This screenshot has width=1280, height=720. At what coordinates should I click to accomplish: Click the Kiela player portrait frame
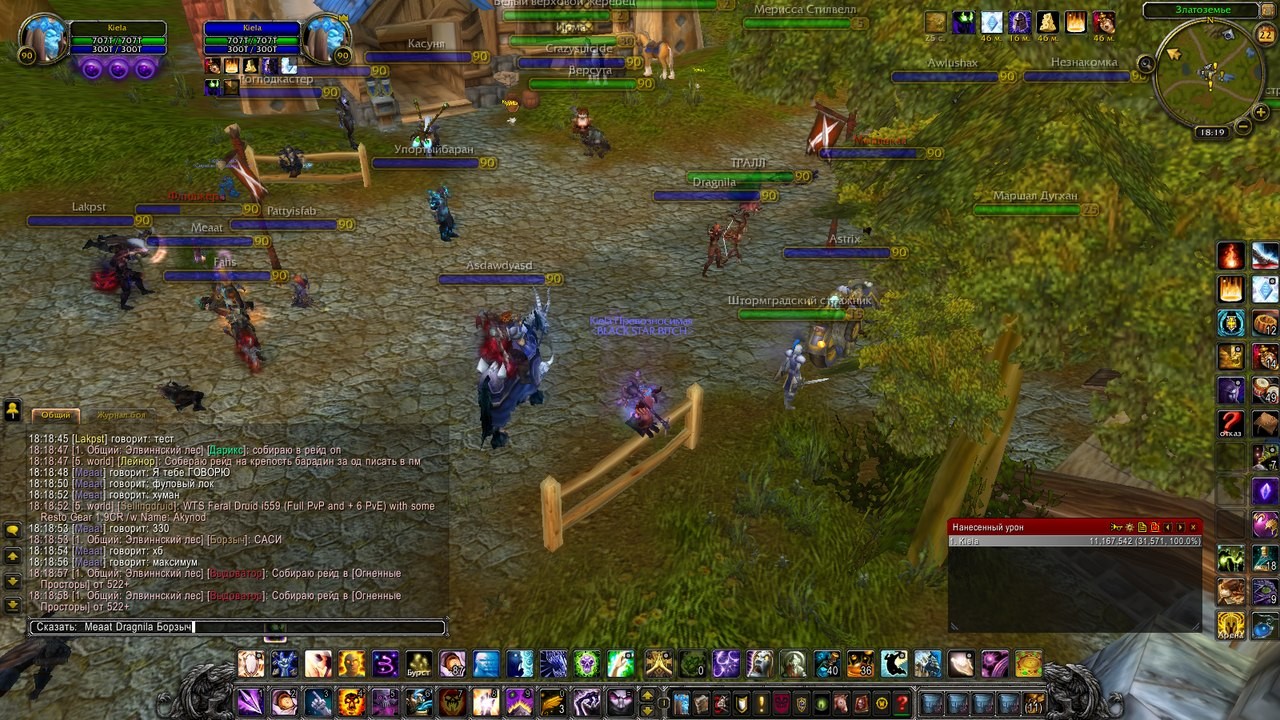(x=42, y=40)
